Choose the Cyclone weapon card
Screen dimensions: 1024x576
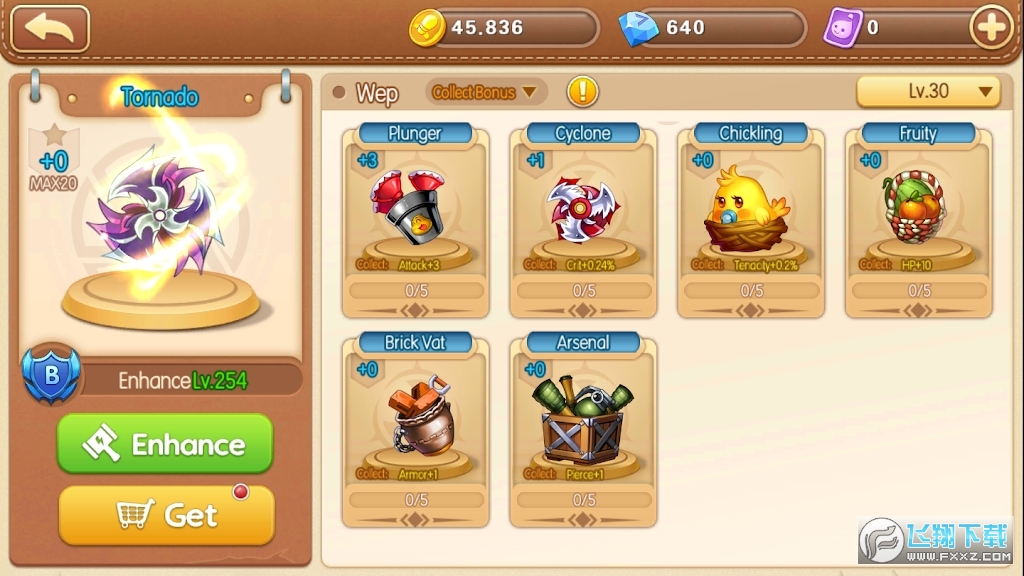click(x=583, y=222)
